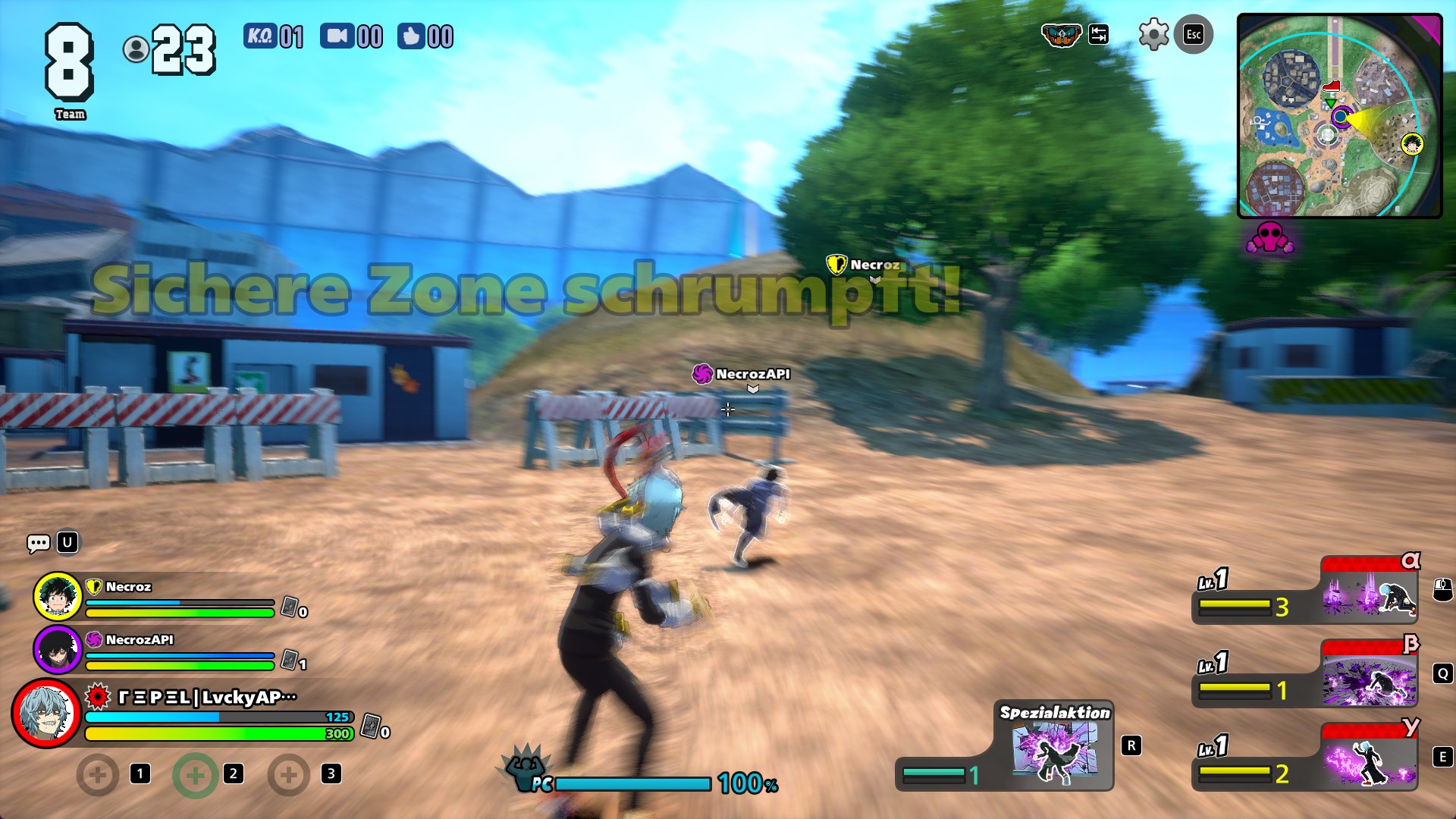Click the swap arrows icon near the settings
1456x819 pixels.
(x=1098, y=35)
